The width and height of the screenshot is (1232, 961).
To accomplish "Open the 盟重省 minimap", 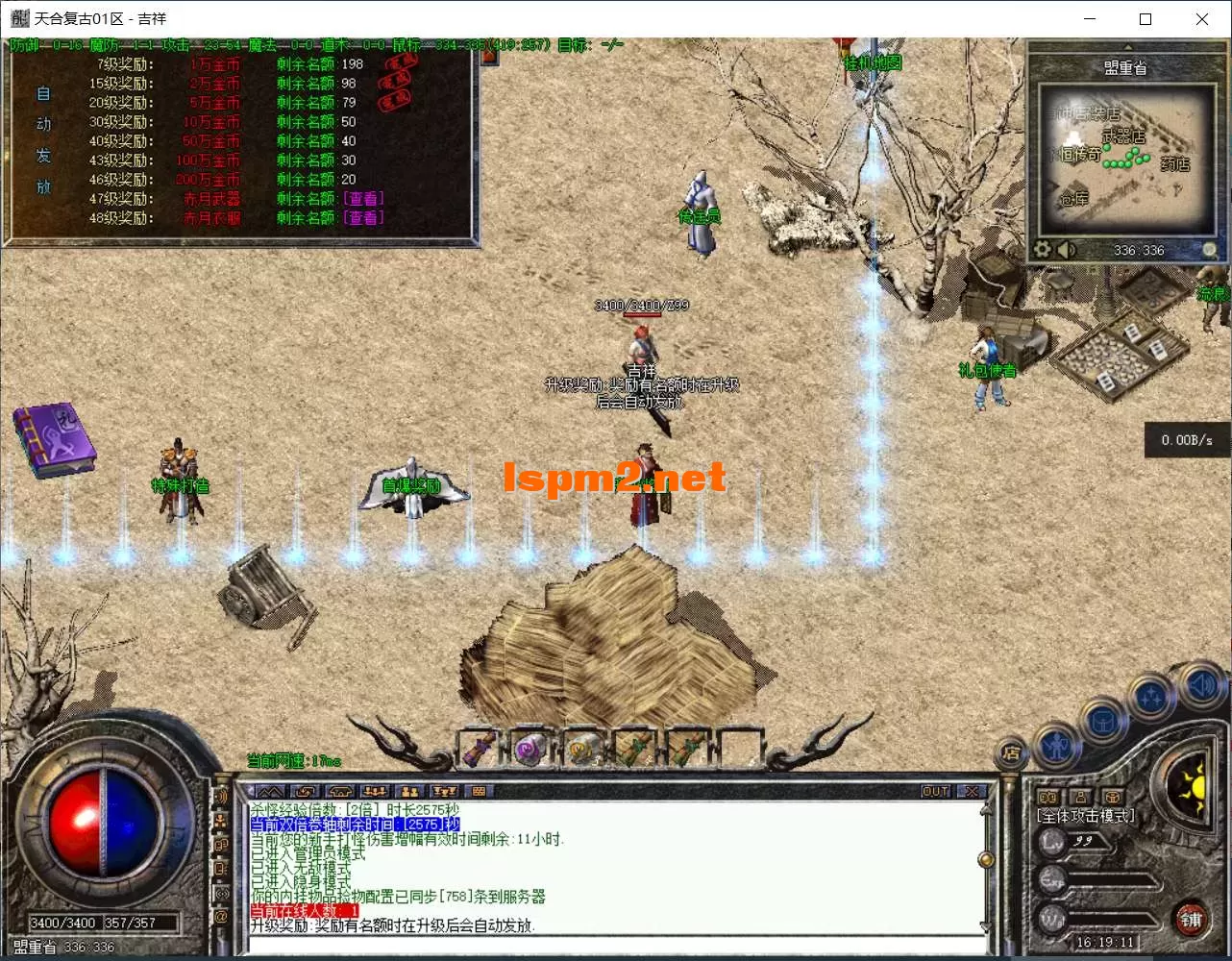I will tap(1125, 158).
